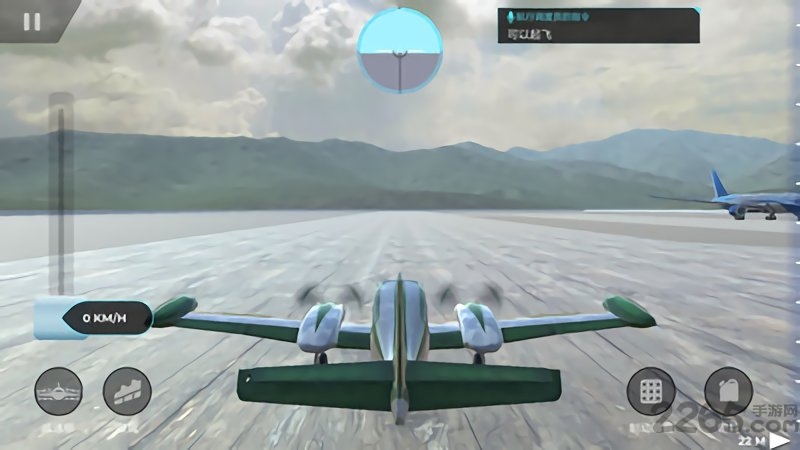Open the mission objective message panel
This screenshot has height=450, width=800.
(598, 25)
